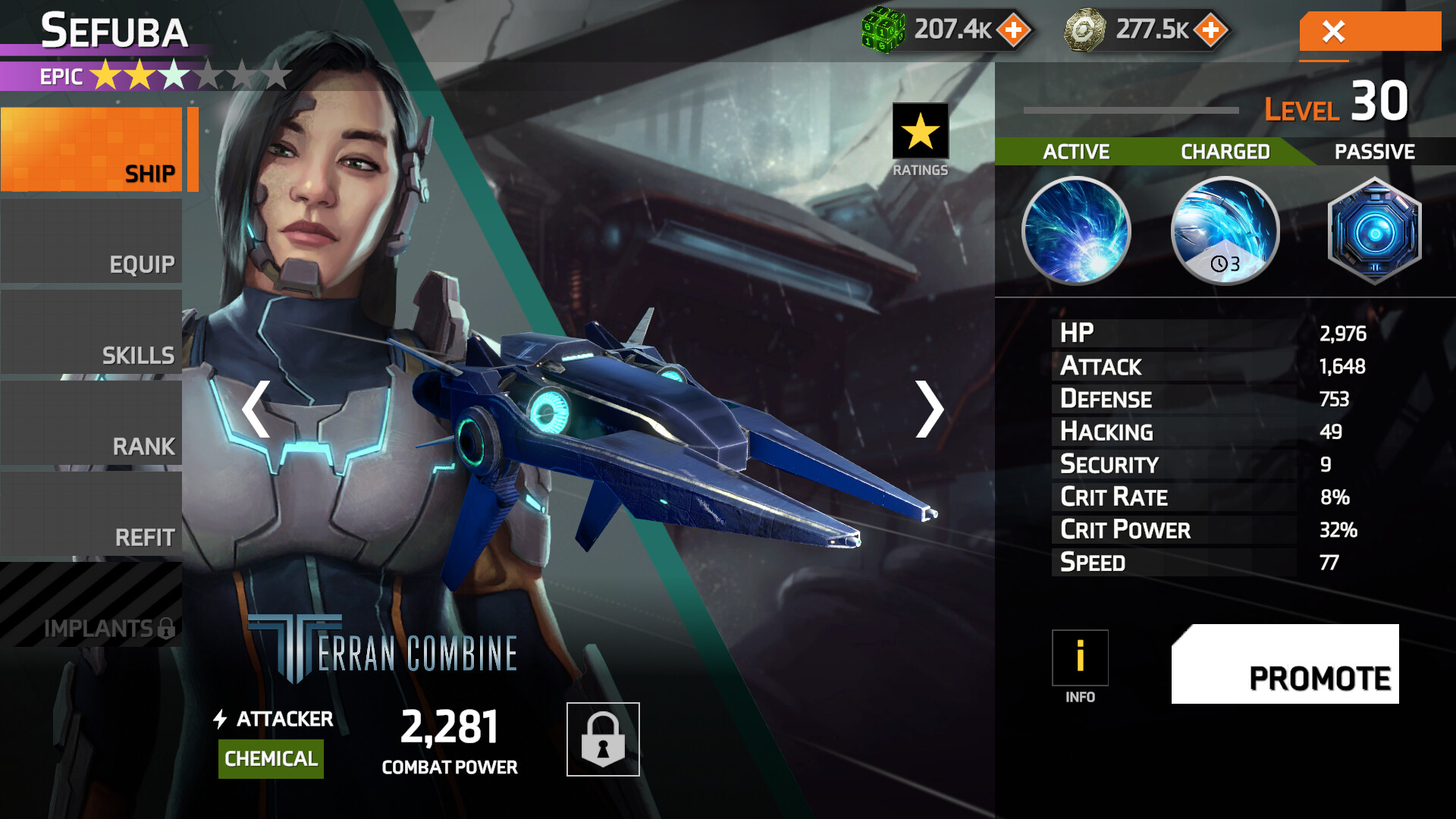The width and height of the screenshot is (1456, 819).
Task: Open the Active skill icon
Action: pyautogui.click(x=1076, y=231)
